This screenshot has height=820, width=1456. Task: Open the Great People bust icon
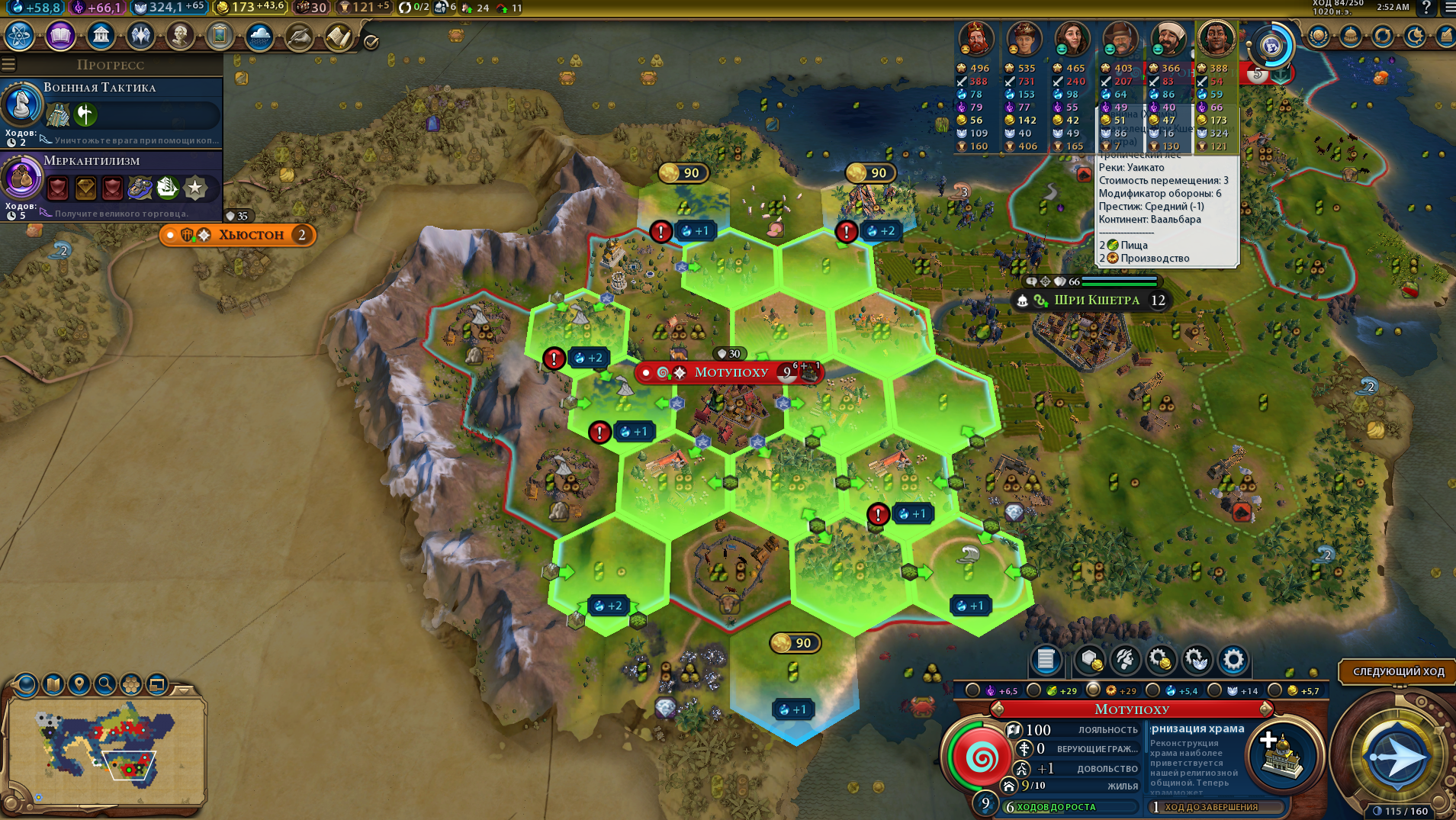[180, 36]
